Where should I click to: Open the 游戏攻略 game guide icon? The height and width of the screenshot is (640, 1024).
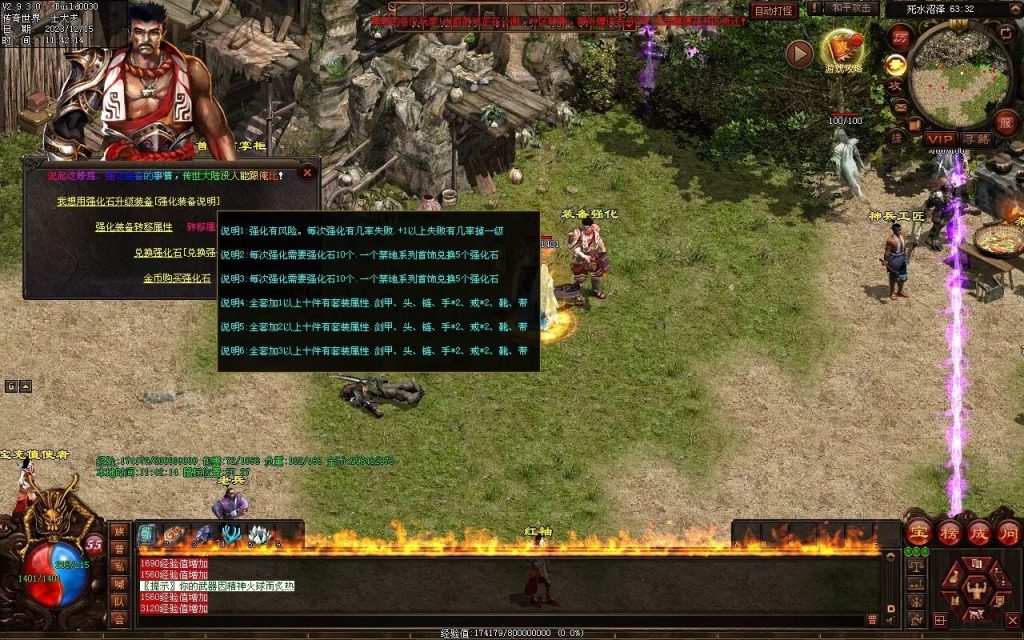(x=842, y=50)
